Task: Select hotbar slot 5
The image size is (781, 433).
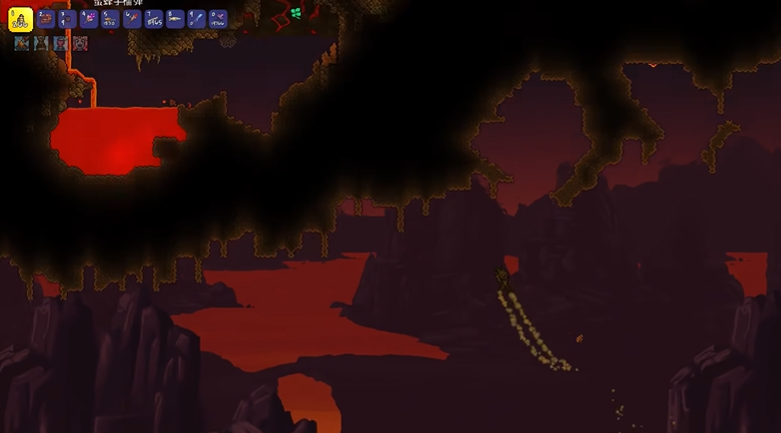Action: tap(110, 19)
